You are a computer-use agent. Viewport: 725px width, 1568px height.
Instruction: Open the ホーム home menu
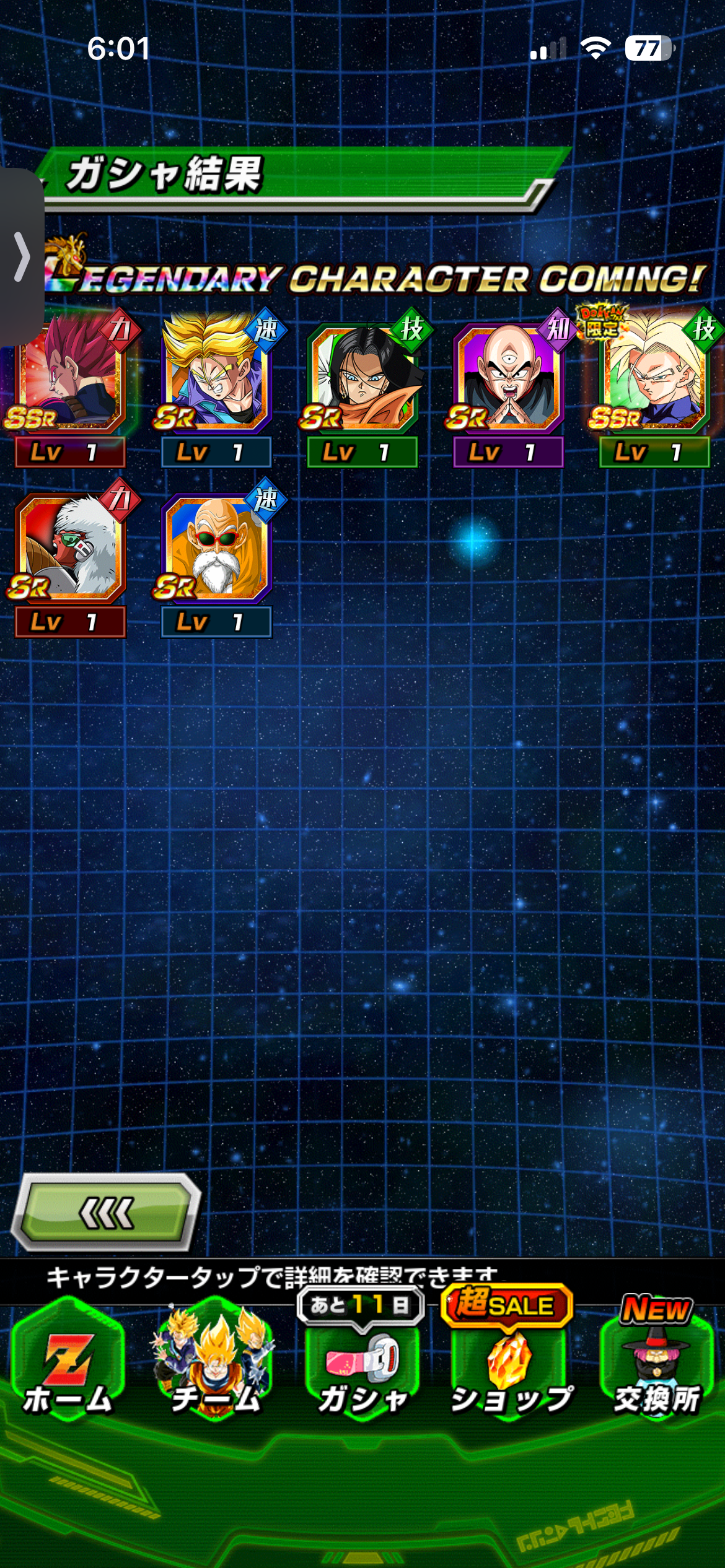click(x=68, y=1370)
